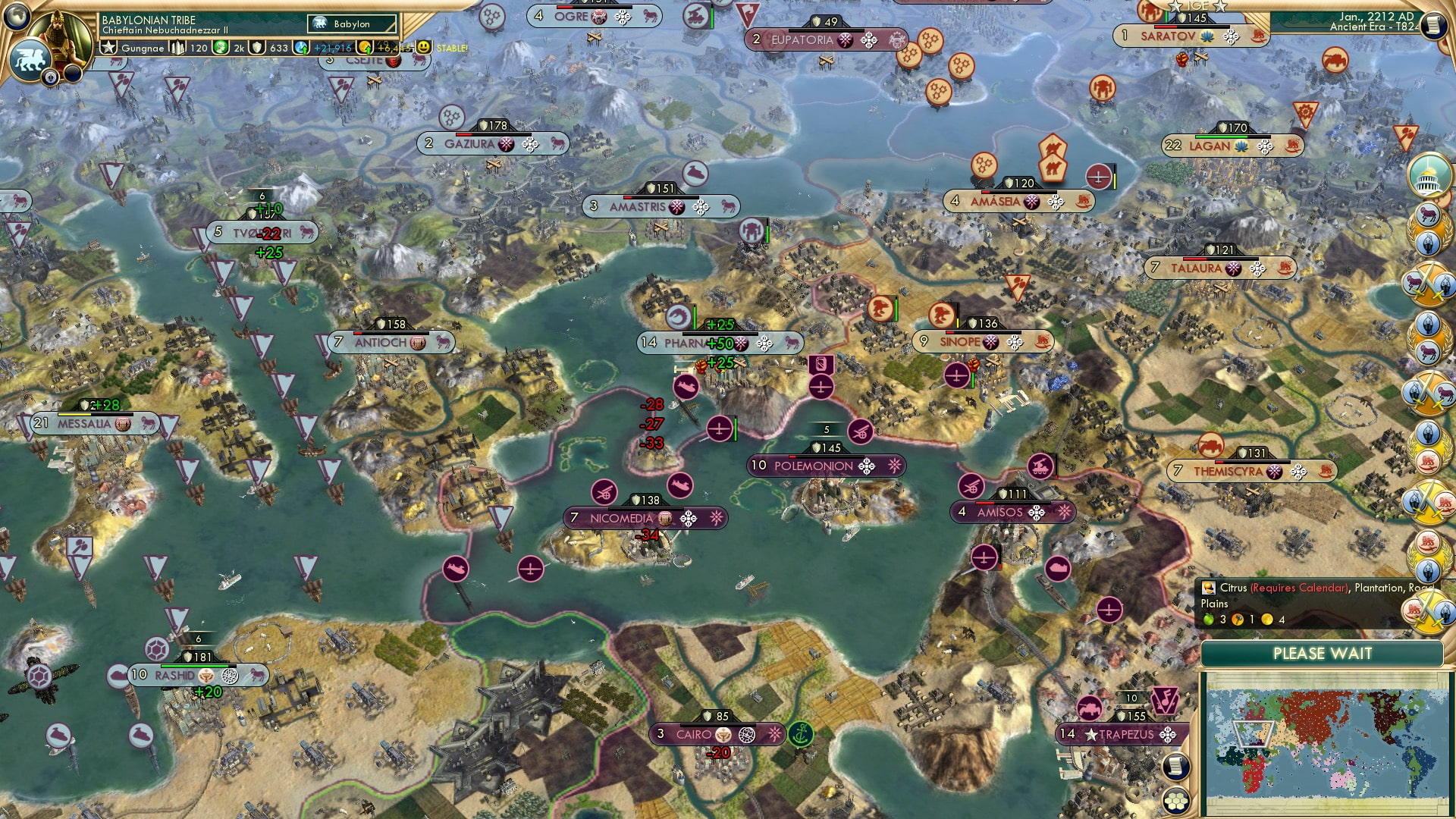Click the STABLE happiness smiley icon
Viewport: 1456px width, 819px height.
(423, 48)
